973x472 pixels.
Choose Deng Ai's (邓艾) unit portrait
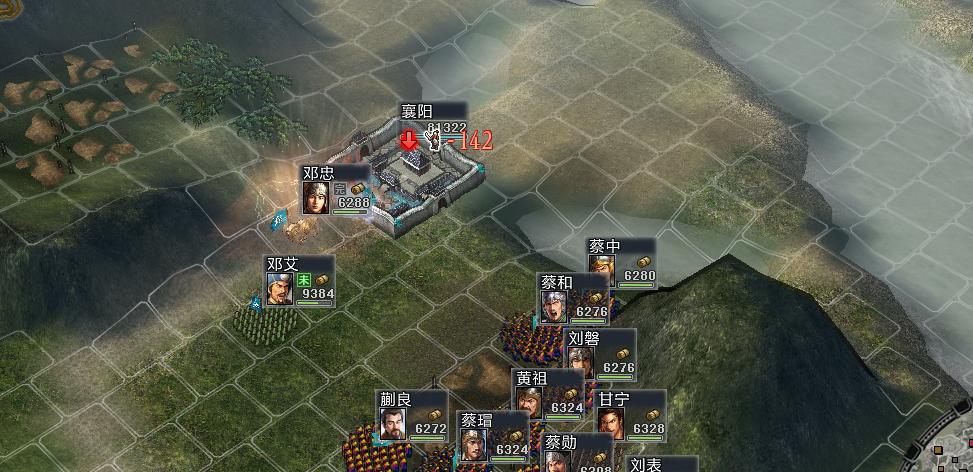tap(280, 288)
